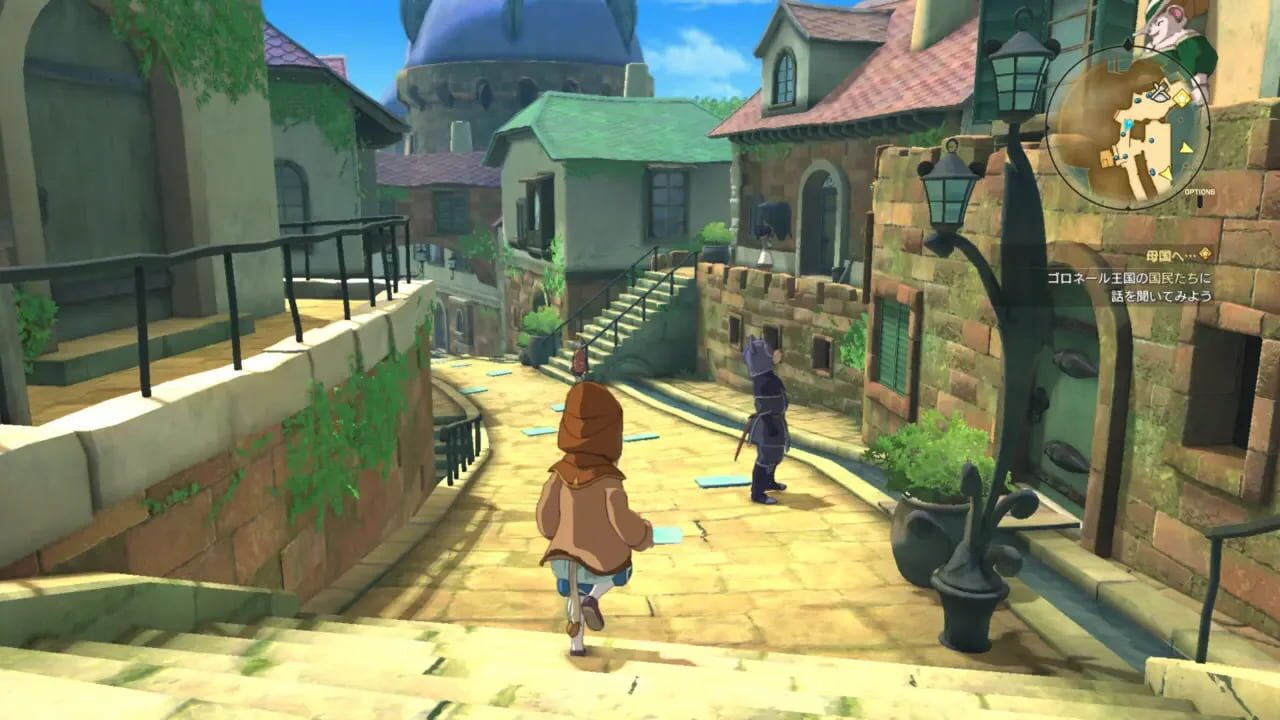Click the bottom yellow exit triangle on minimap

(x=1166, y=173)
